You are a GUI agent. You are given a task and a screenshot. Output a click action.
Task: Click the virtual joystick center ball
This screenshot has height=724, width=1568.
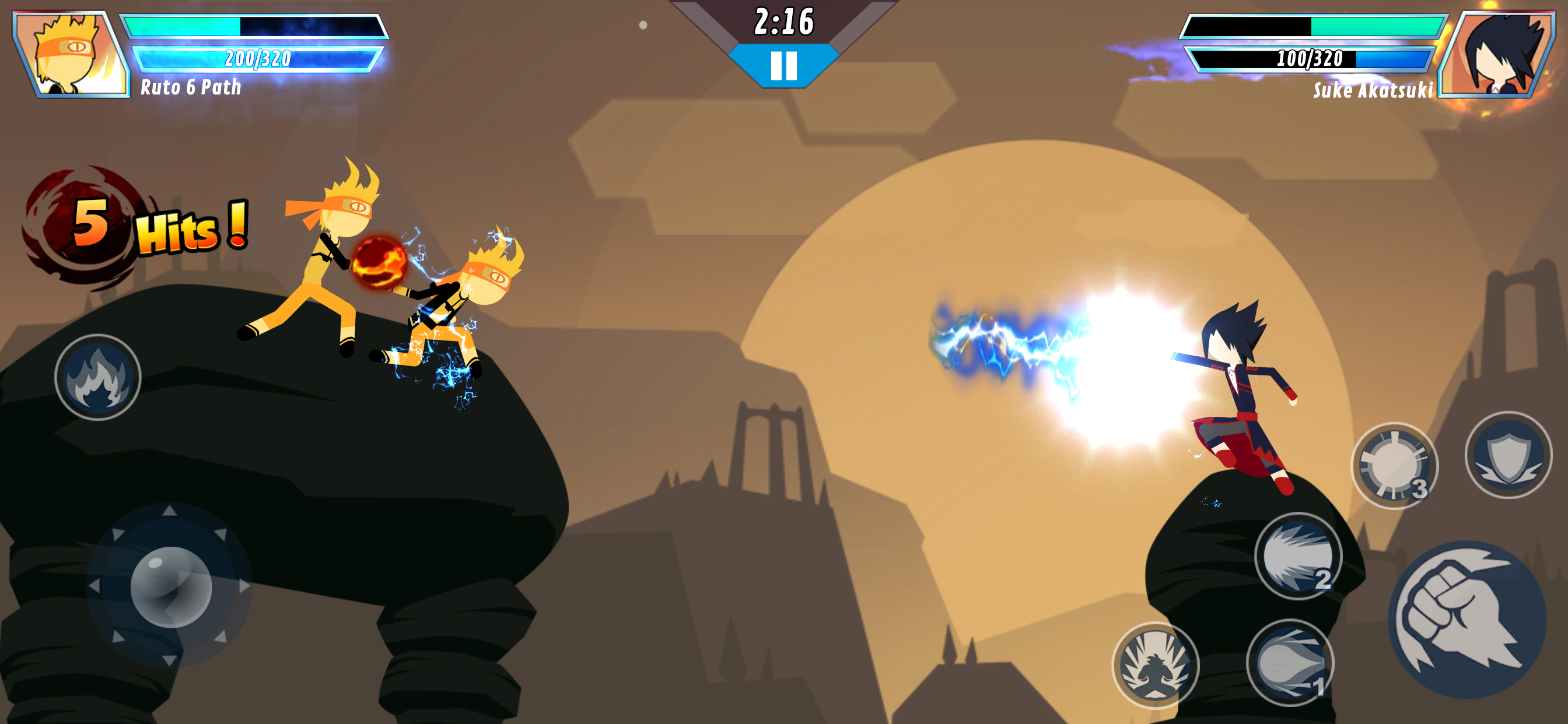(171, 586)
